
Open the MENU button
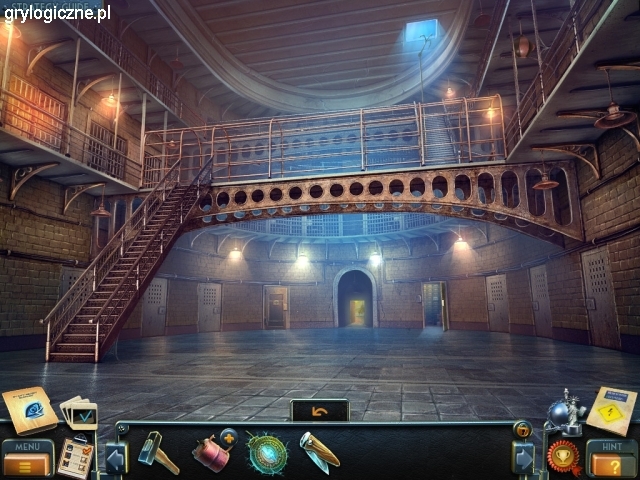27,459
